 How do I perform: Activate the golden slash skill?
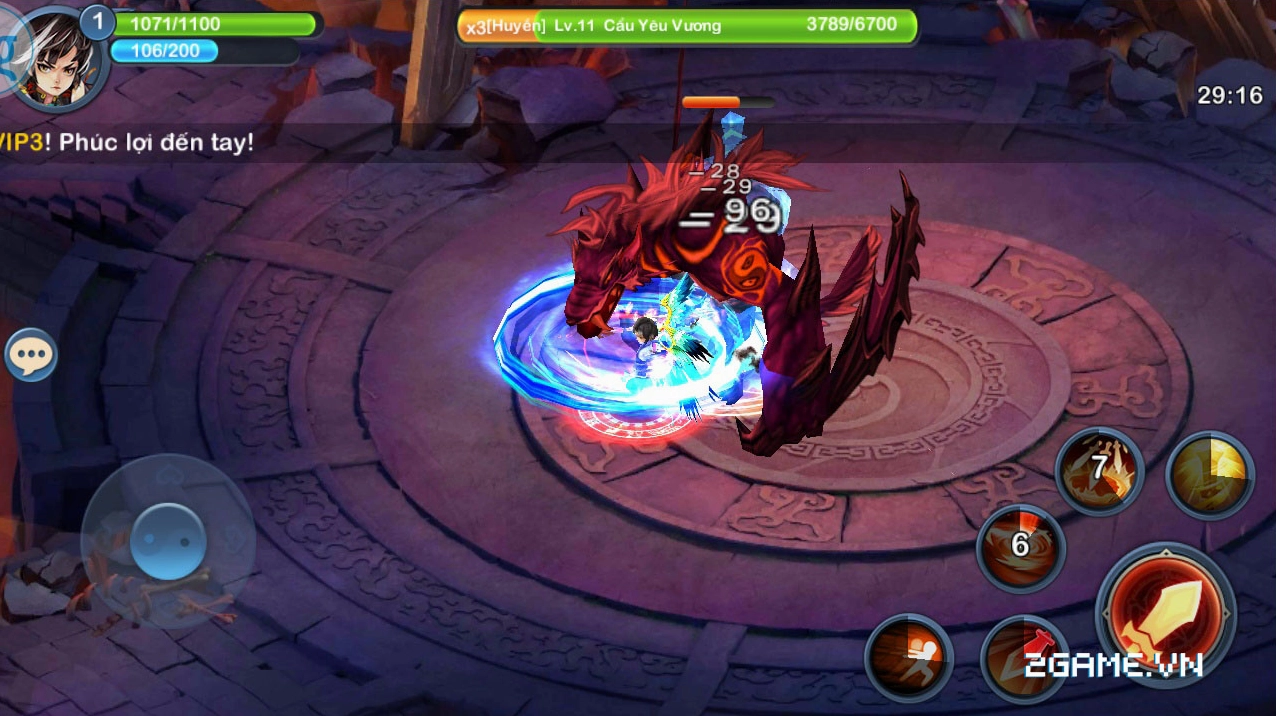coord(1210,474)
